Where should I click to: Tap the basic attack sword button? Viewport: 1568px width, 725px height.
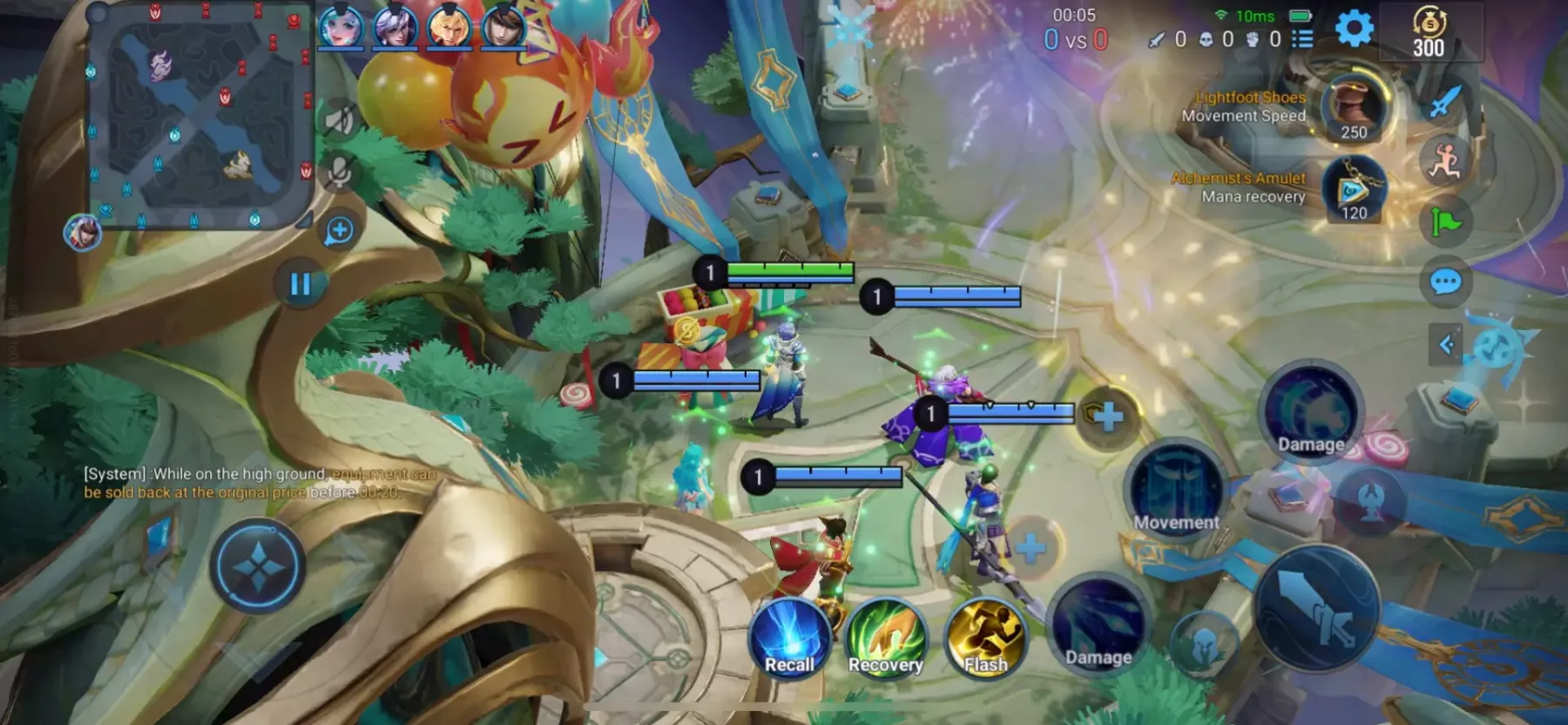click(x=1317, y=608)
